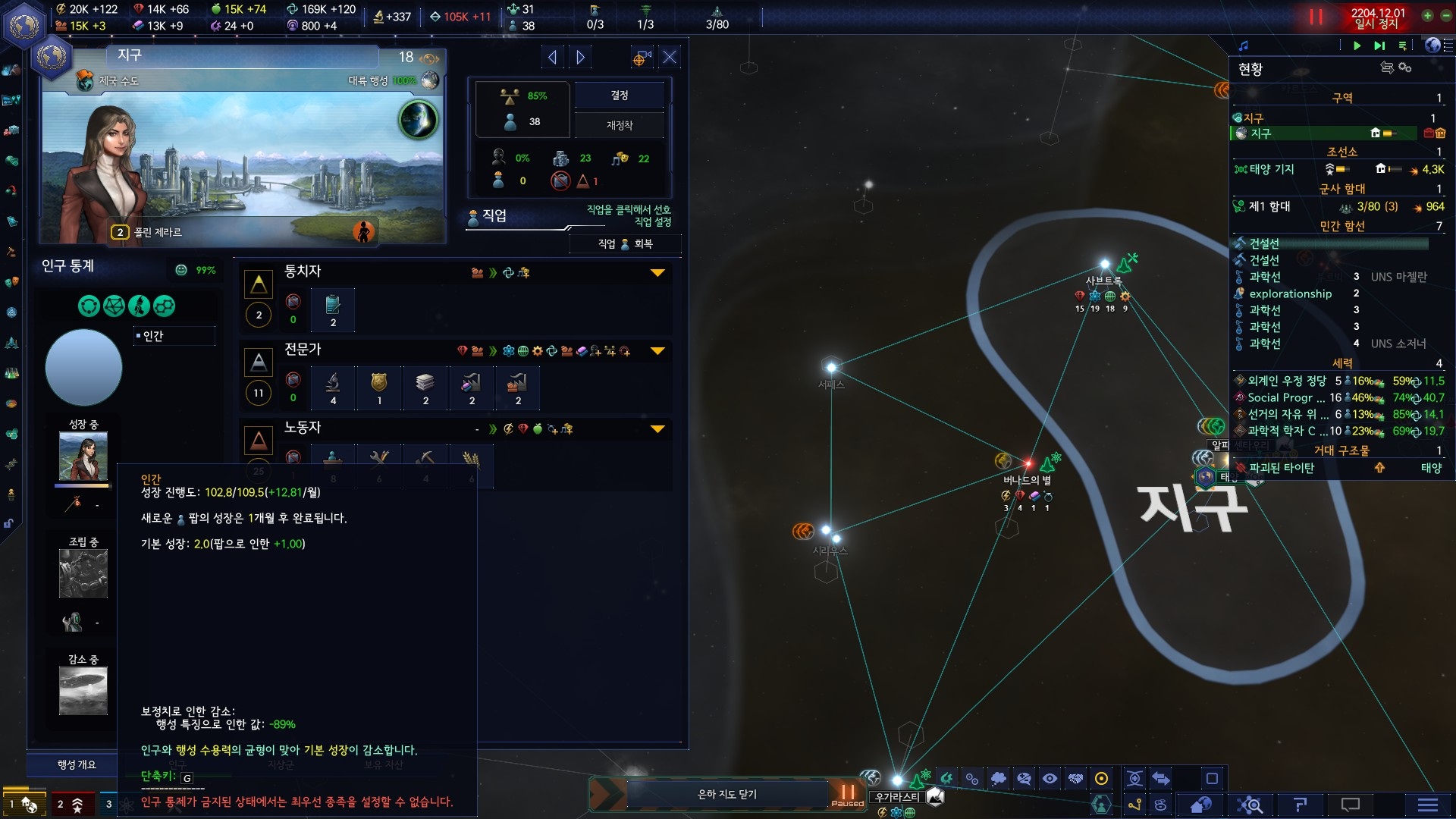Image resolution: width=1456 pixels, height=819 pixels.
Task: Select 제1 함대 in the outliner
Action: (1269, 206)
